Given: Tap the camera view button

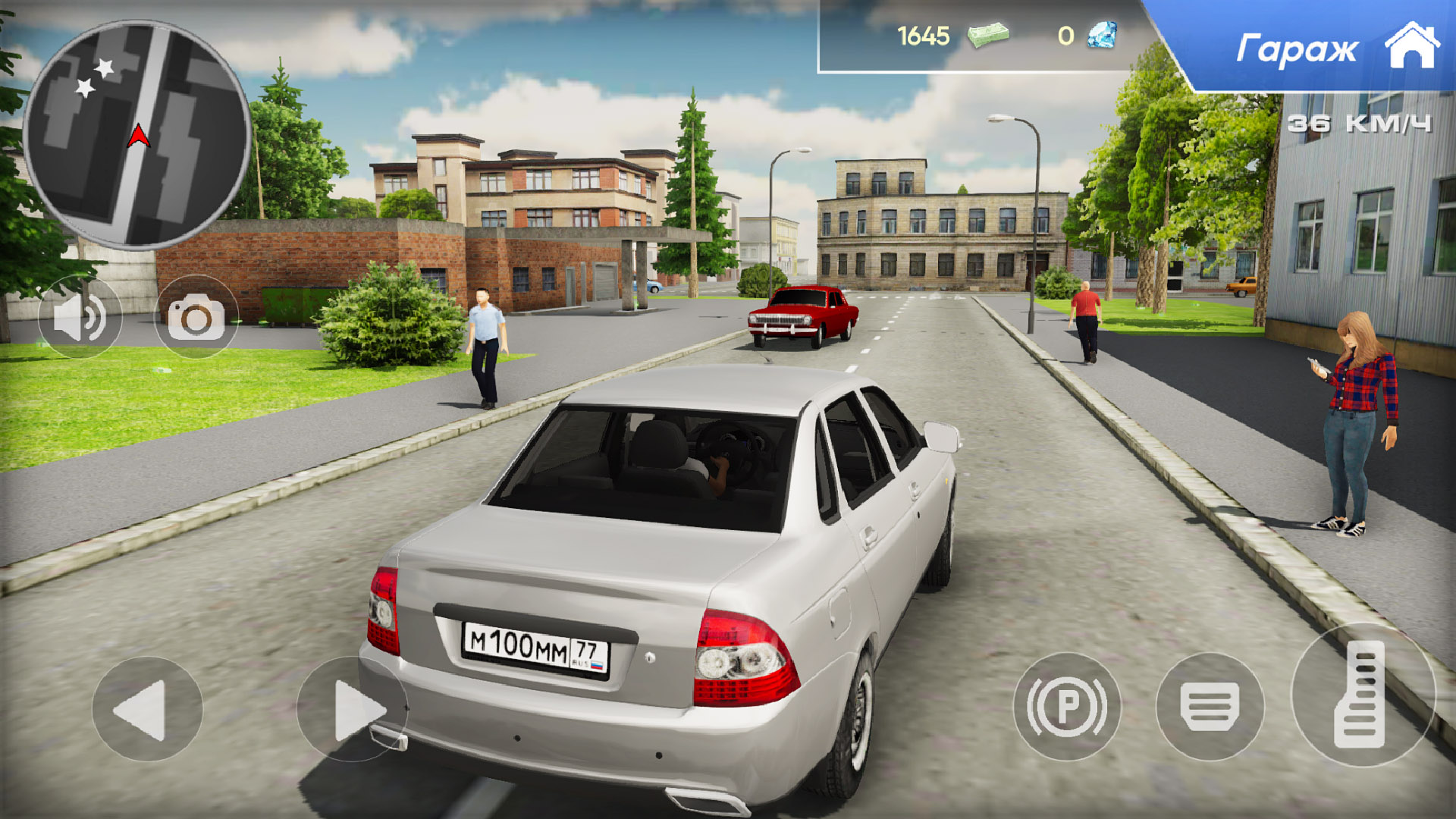Looking at the screenshot, I should pyautogui.click(x=196, y=317).
